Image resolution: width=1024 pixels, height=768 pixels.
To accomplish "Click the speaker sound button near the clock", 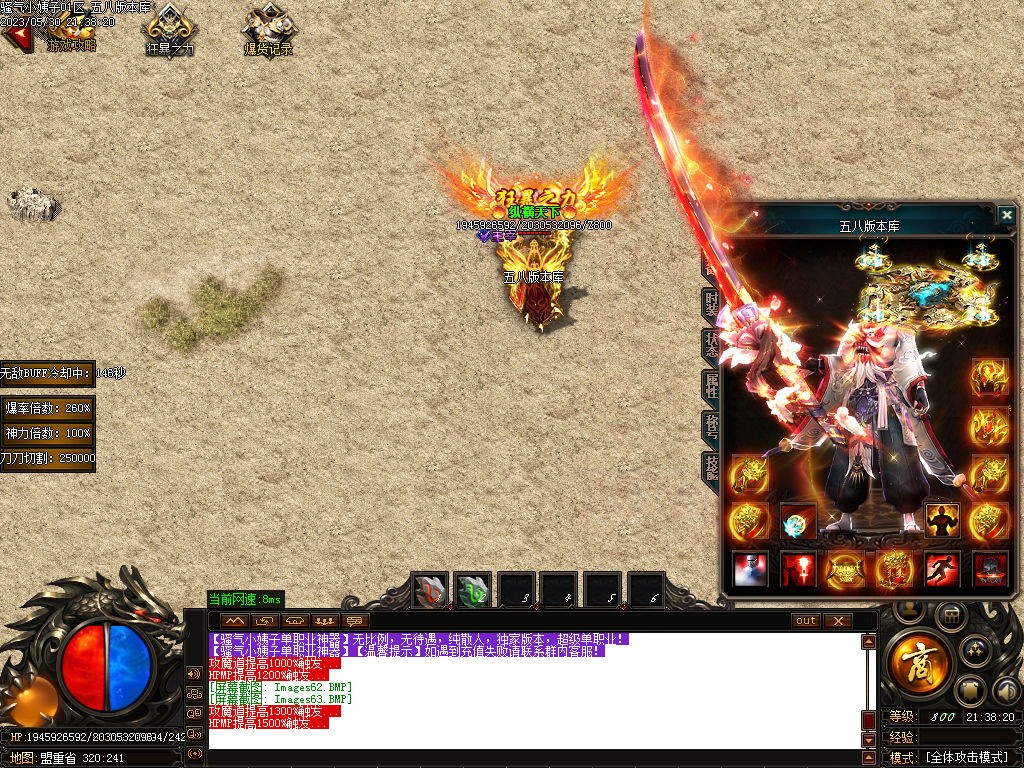I will point(1003,689).
